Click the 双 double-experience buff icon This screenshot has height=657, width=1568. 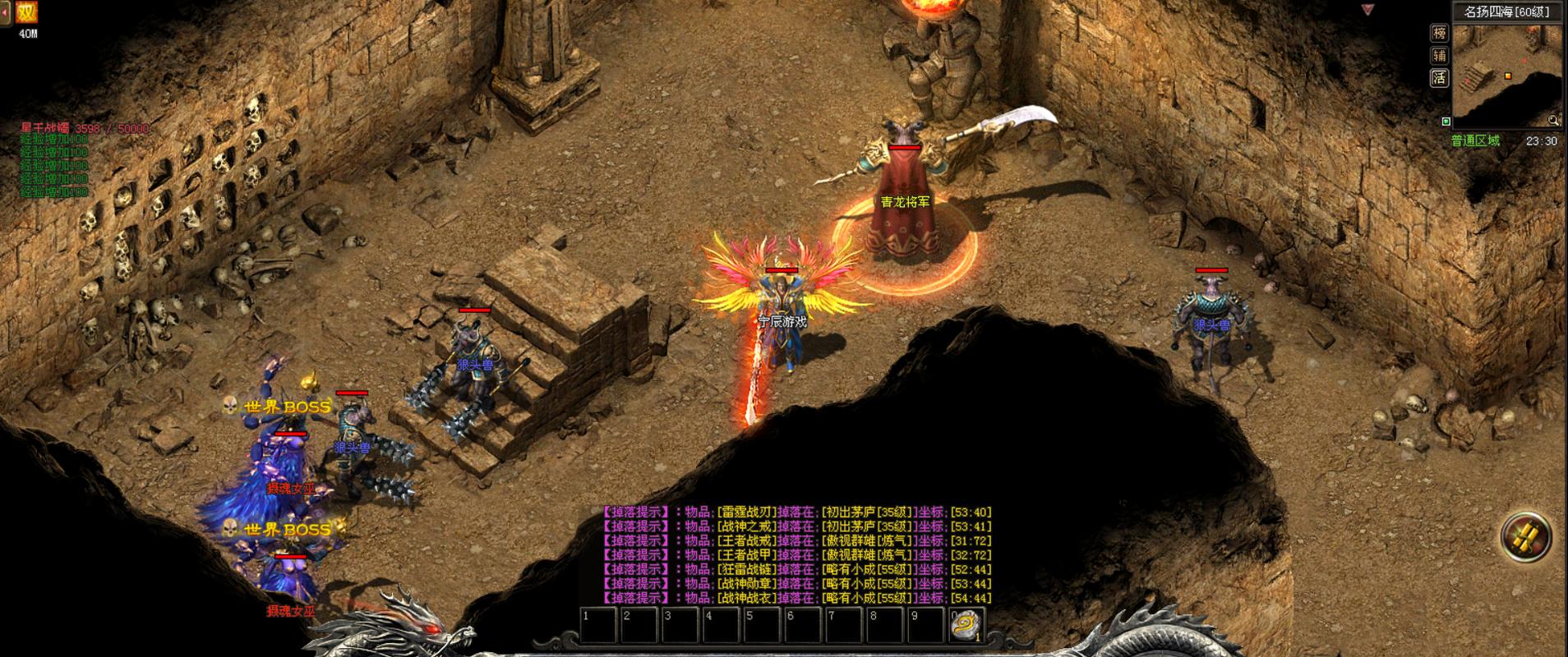(27, 12)
